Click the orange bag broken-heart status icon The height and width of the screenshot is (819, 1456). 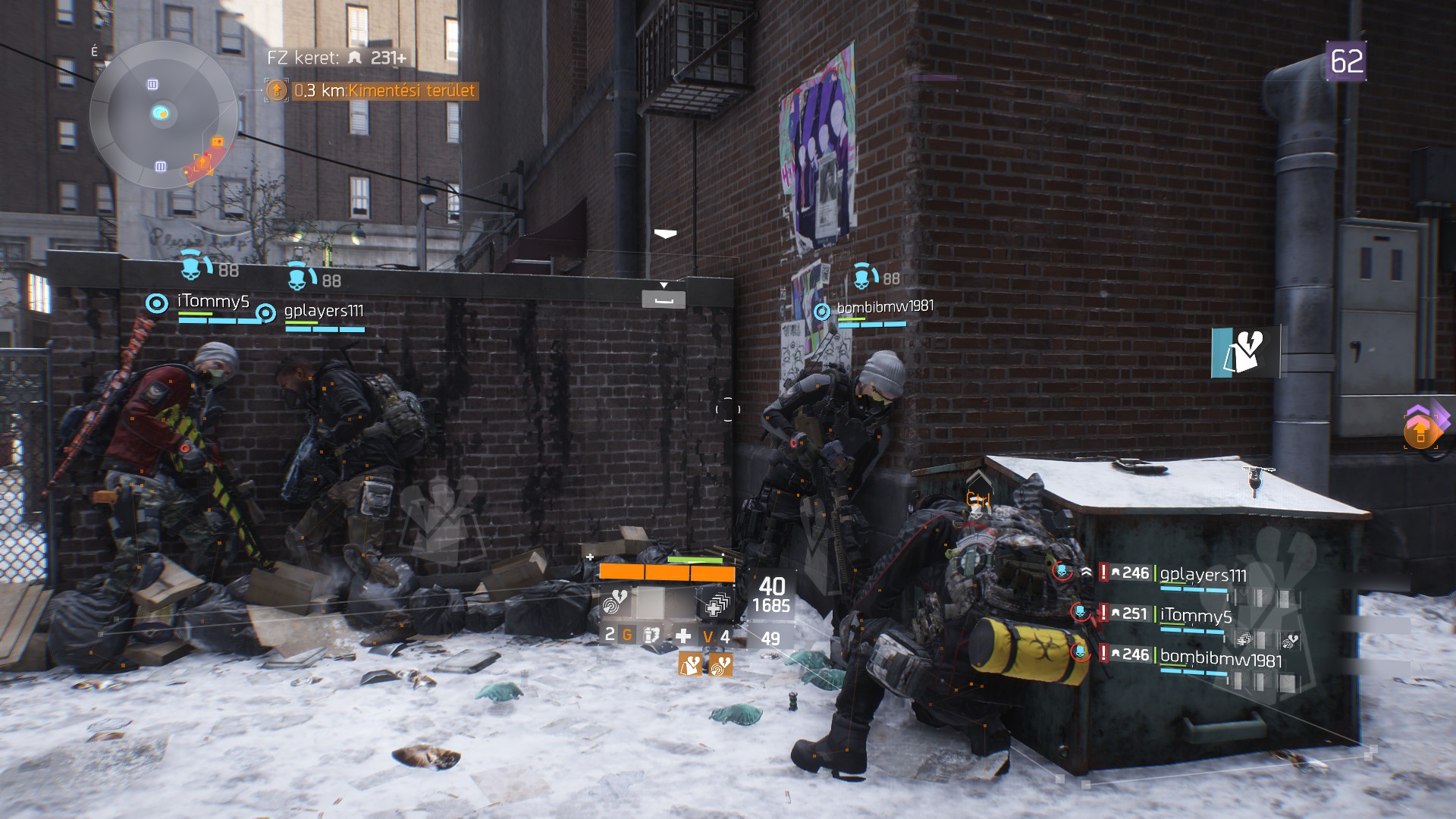tap(690, 665)
